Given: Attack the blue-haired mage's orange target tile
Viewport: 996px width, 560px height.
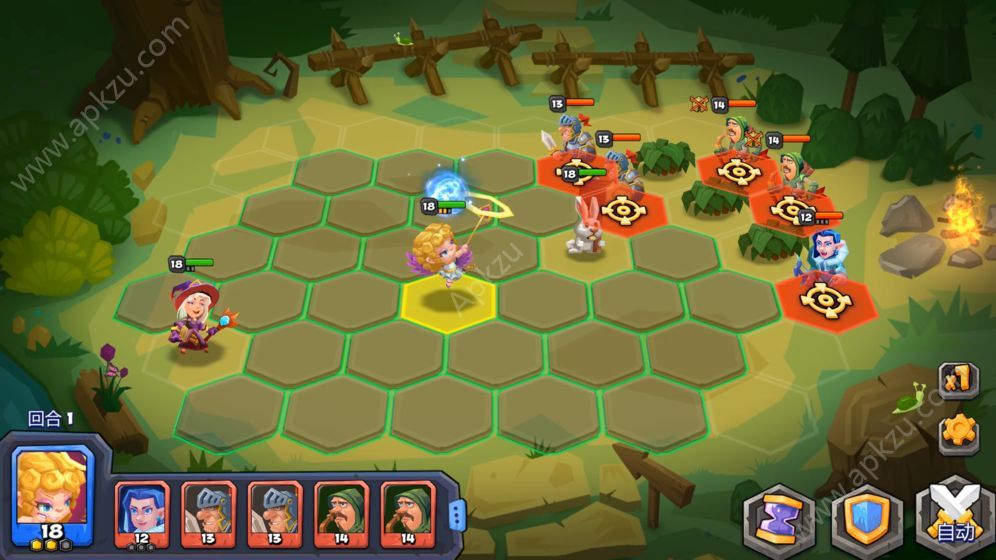Looking at the screenshot, I should [823, 298].
